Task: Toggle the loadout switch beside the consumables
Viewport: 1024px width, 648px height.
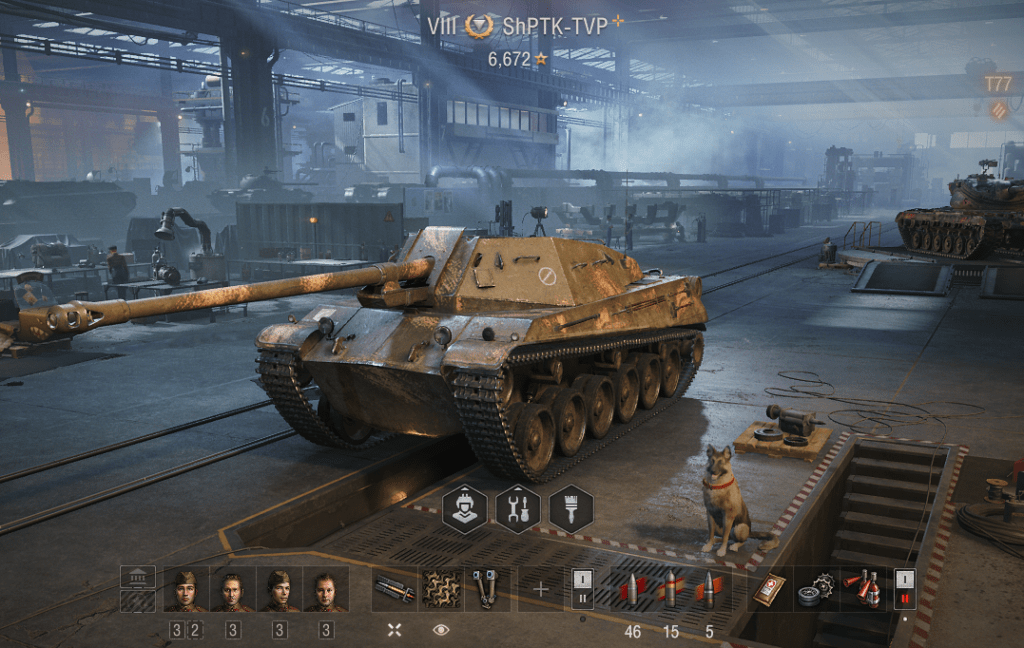Action: click(x=904, y=590)
